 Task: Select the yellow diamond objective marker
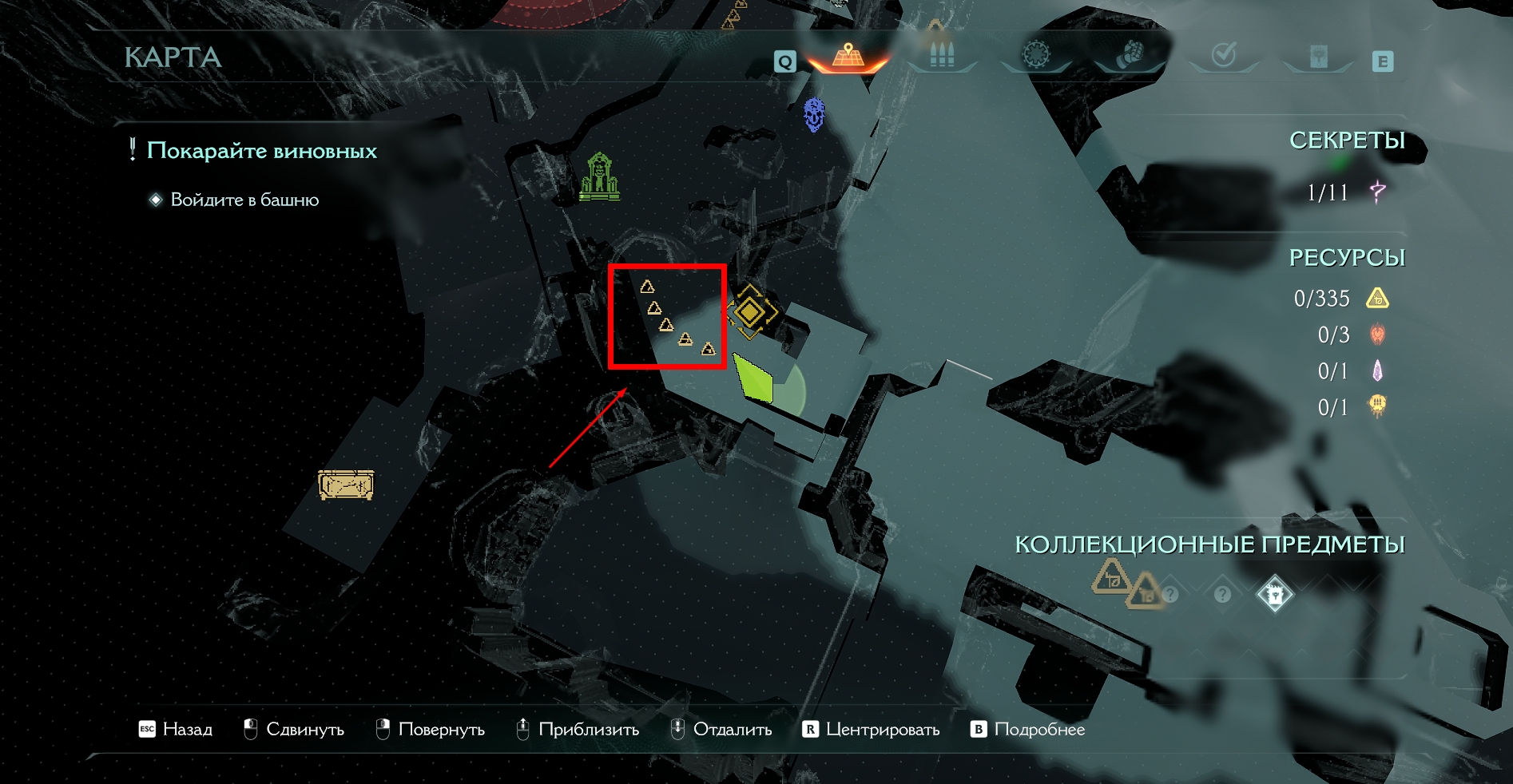(749, 311)
